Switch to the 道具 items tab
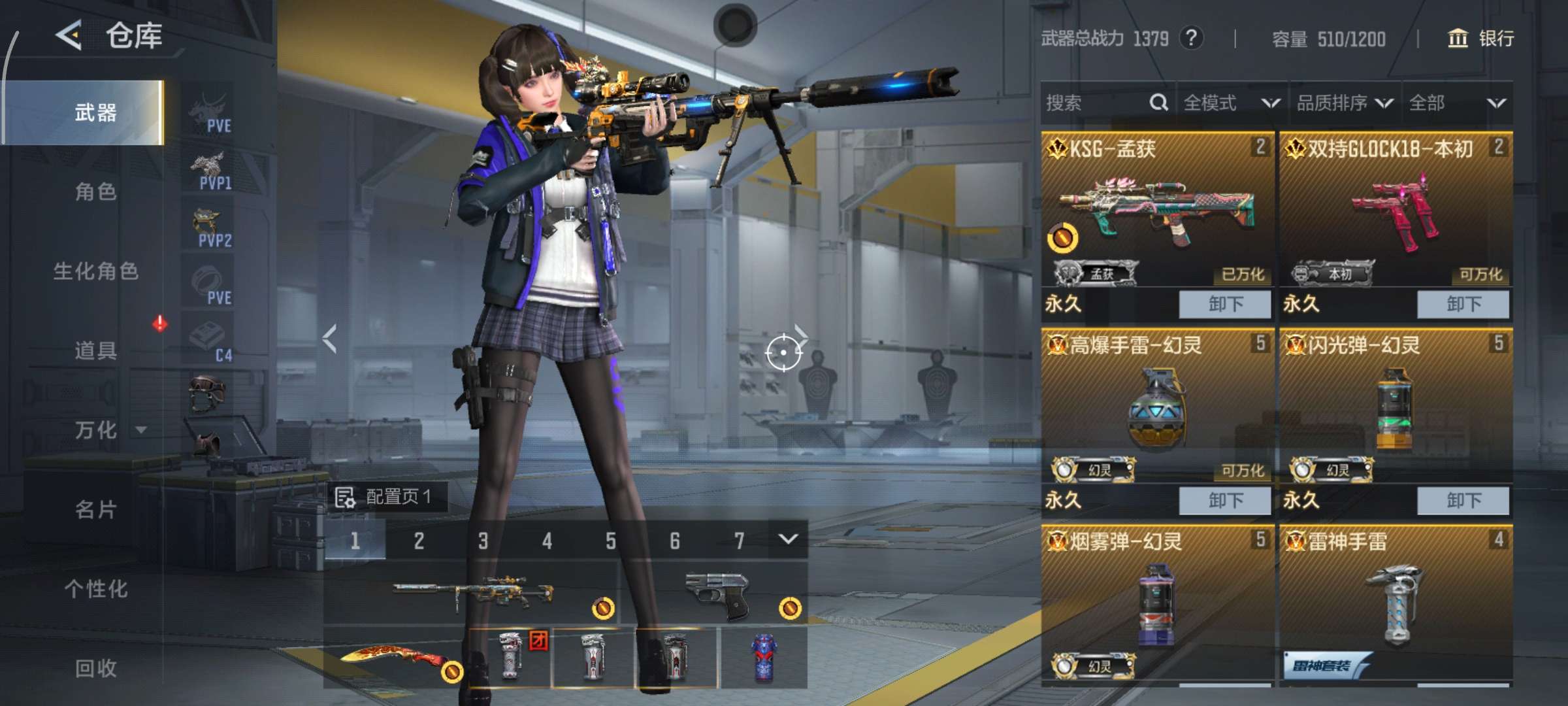The width and height of the screenshot is (1568, 706). 95,350
